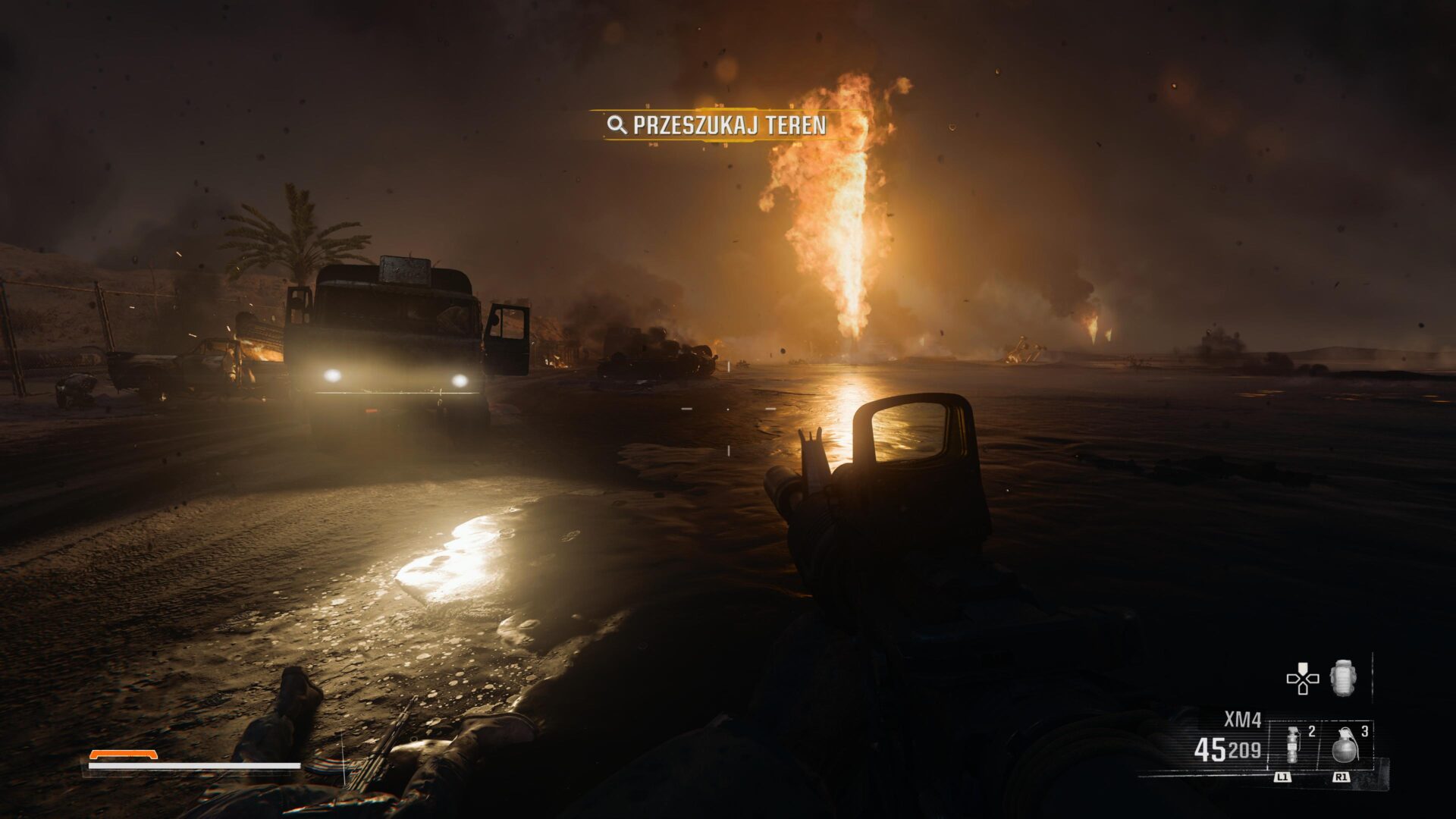Click the orange armor plate icon
This screenshot has height=819, width=1456.
[123, 755]
